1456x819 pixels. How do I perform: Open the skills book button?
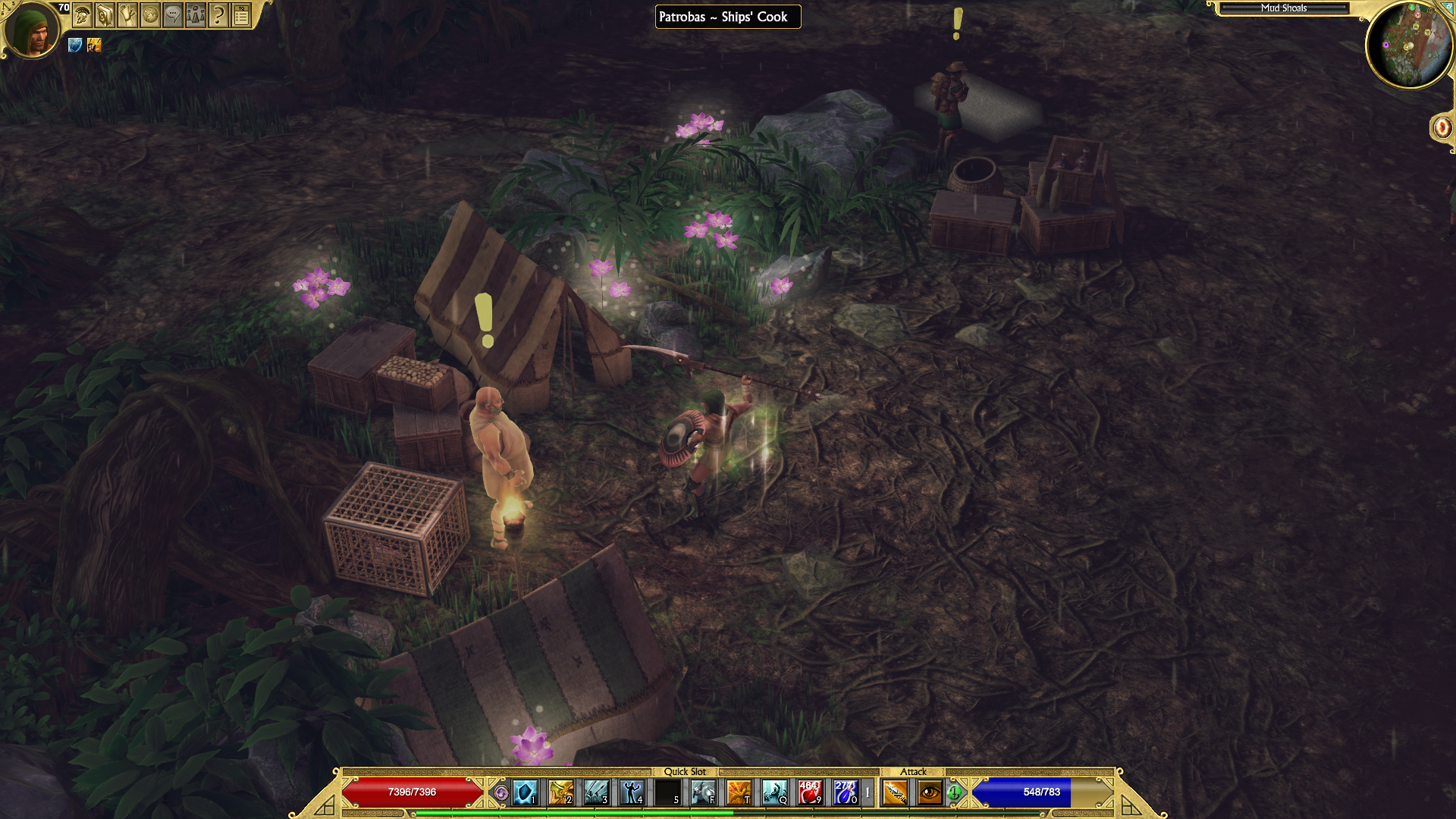105,14
